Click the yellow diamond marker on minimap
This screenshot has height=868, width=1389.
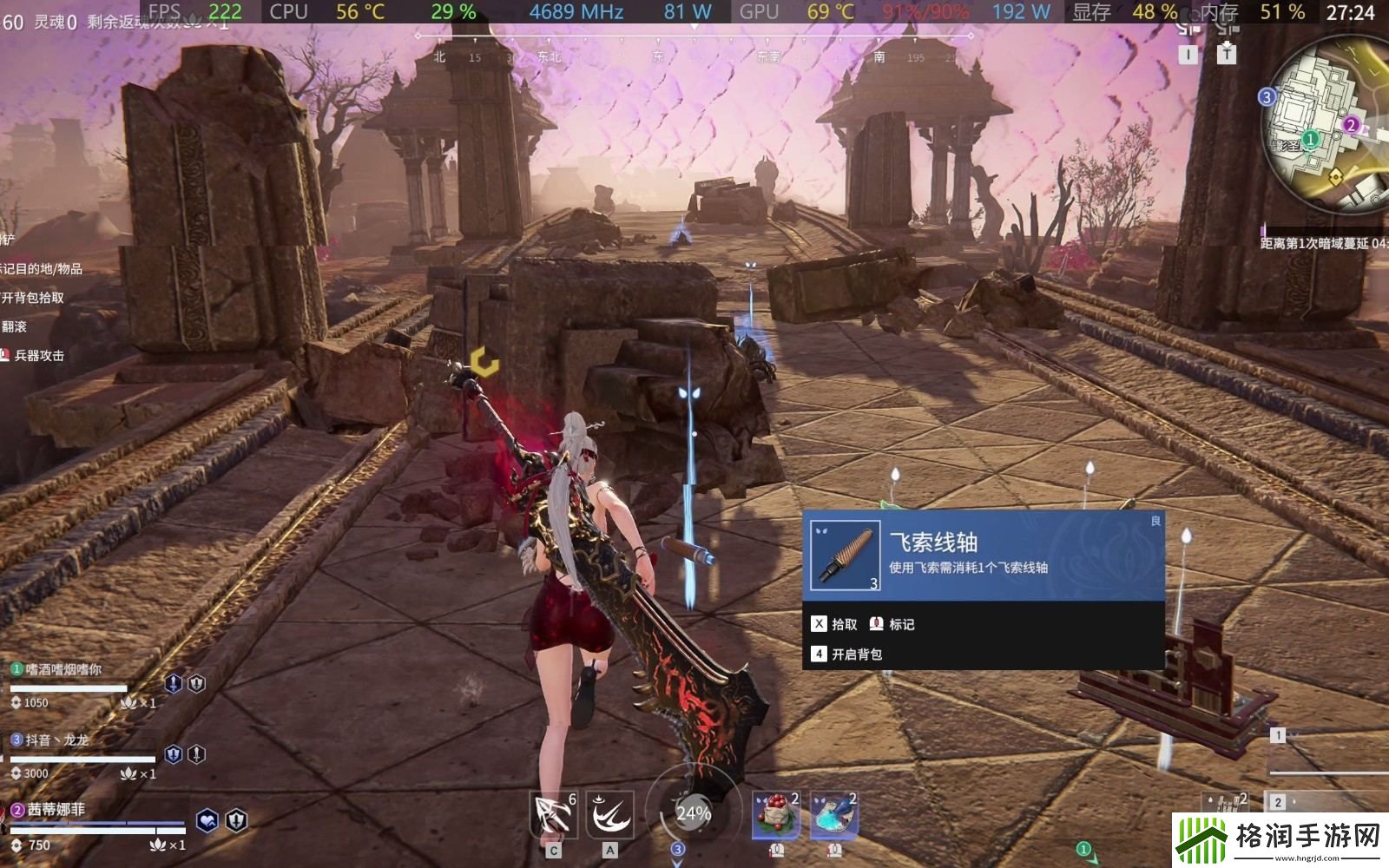(x=1335, y=176)
